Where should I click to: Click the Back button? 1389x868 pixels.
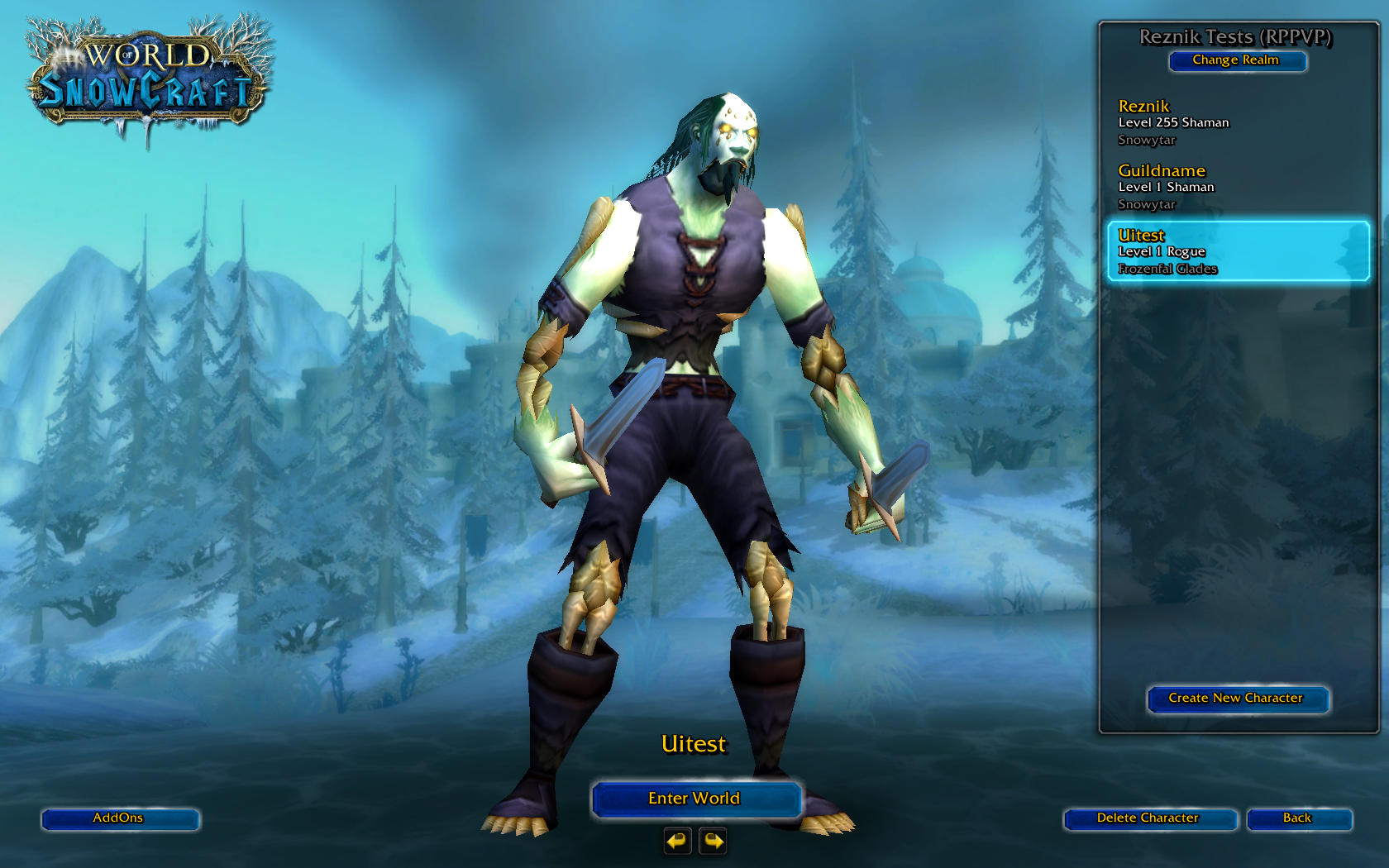1299,818
